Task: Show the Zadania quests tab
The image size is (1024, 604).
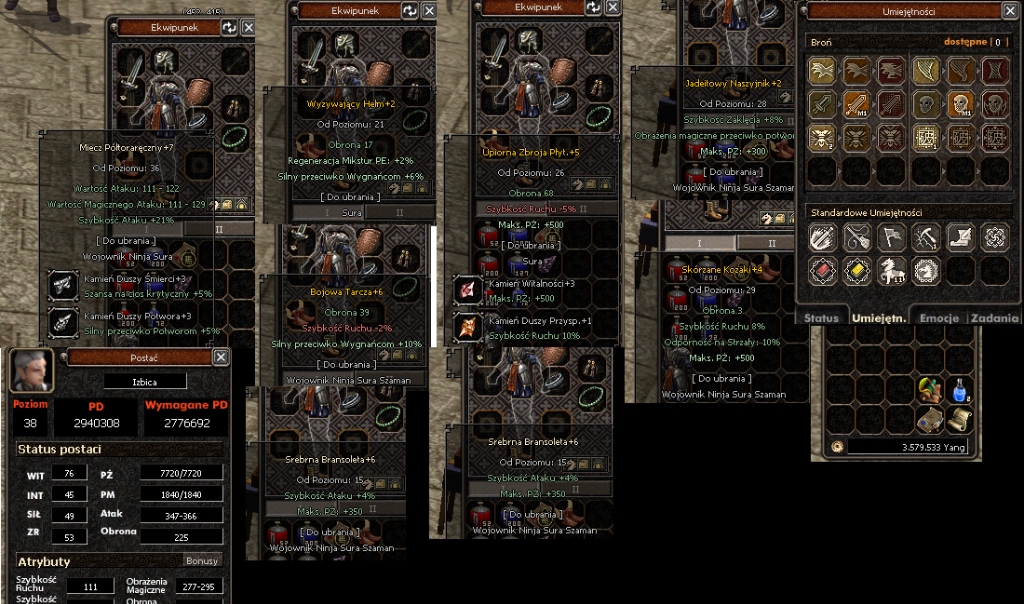Action: [994, 318]
